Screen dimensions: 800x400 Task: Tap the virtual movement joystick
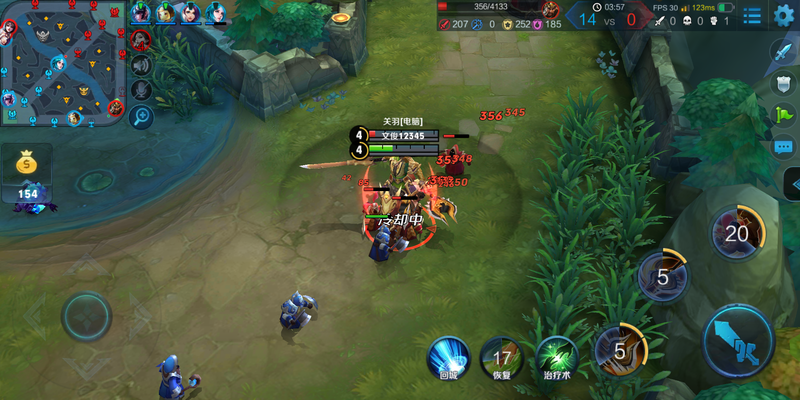(x=86, y=317)
